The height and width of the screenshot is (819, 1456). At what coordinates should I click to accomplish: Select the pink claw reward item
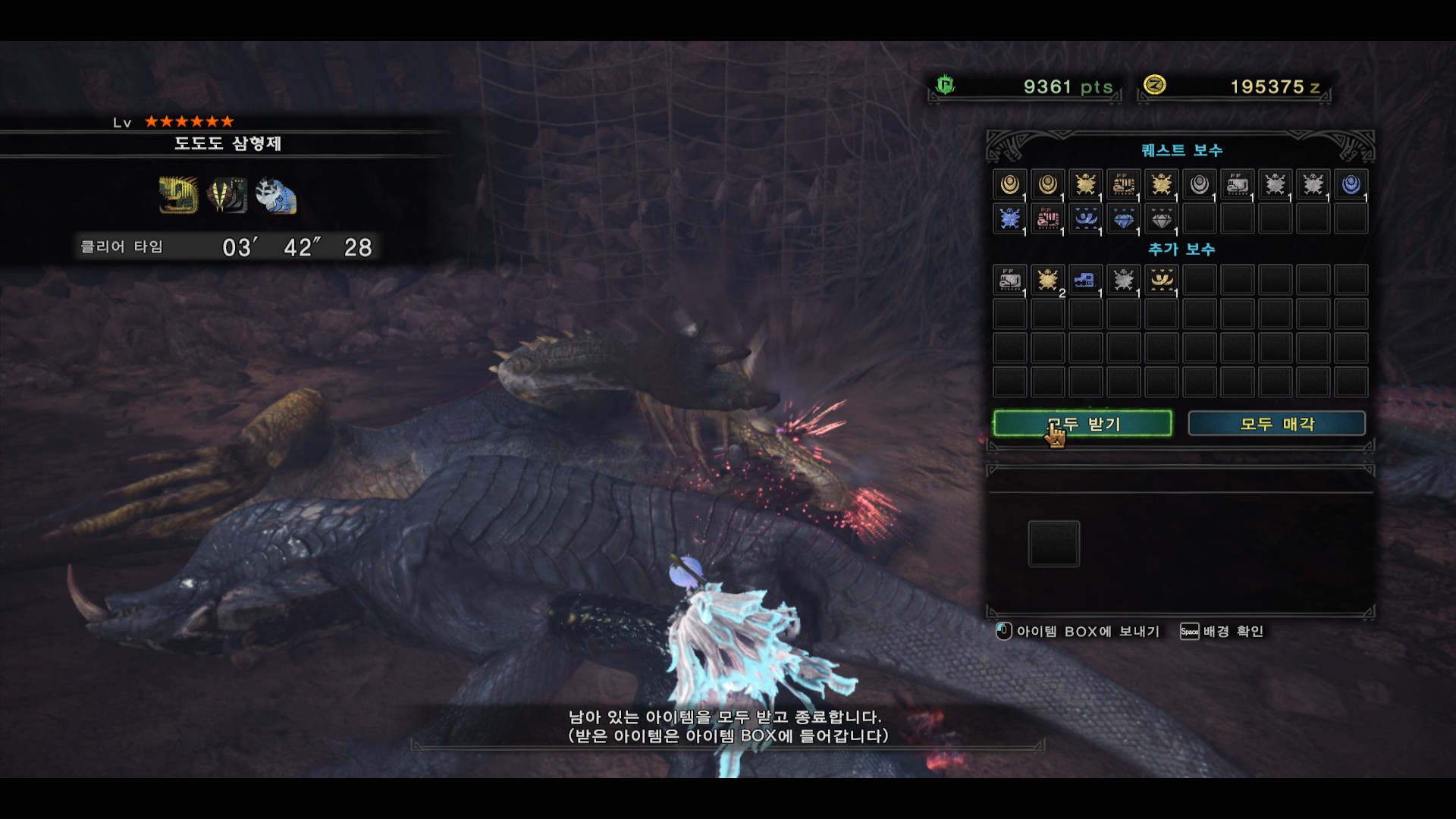[x=1047, y=219]
